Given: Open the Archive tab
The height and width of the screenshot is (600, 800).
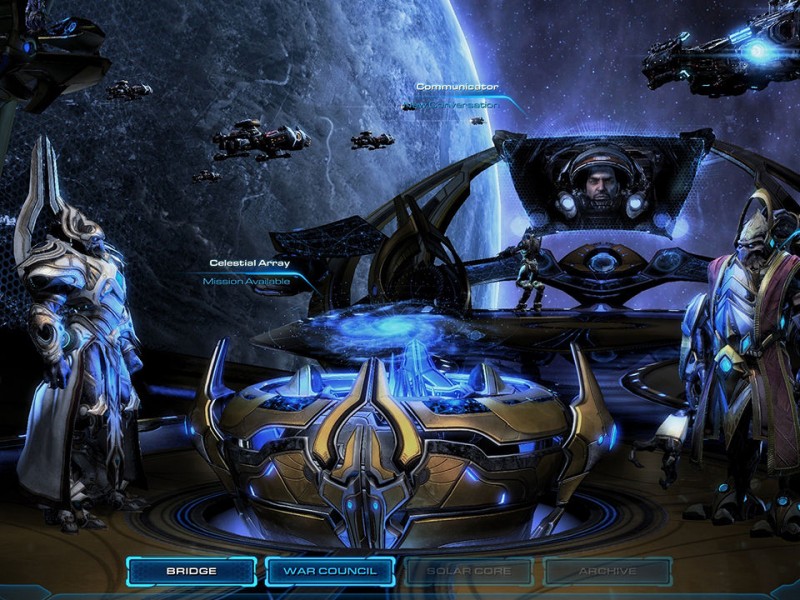Looking at the screenshot, I should [x=607, y=571].
